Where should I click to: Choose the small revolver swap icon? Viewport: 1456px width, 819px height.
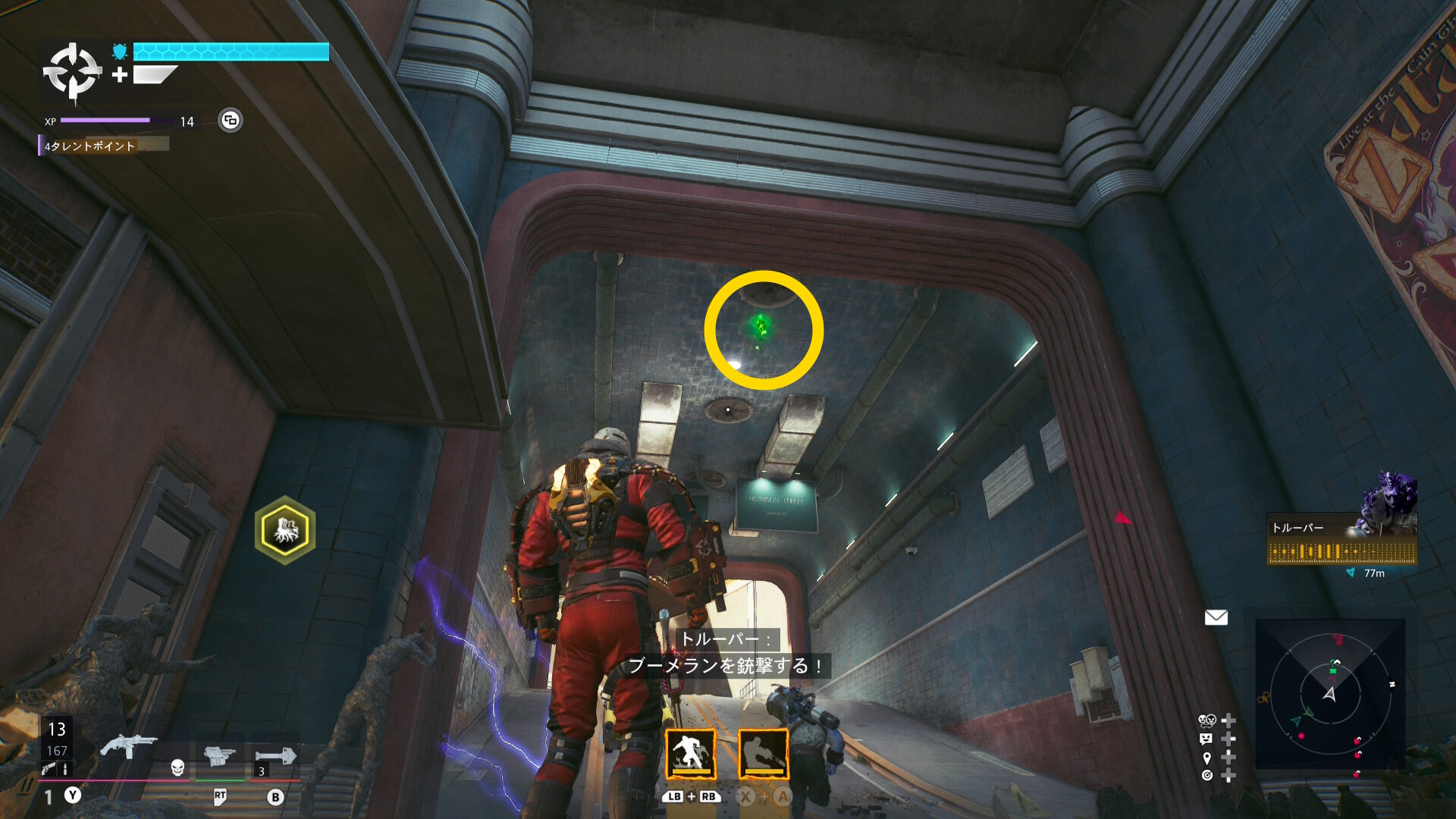click(x=48, y=769)
